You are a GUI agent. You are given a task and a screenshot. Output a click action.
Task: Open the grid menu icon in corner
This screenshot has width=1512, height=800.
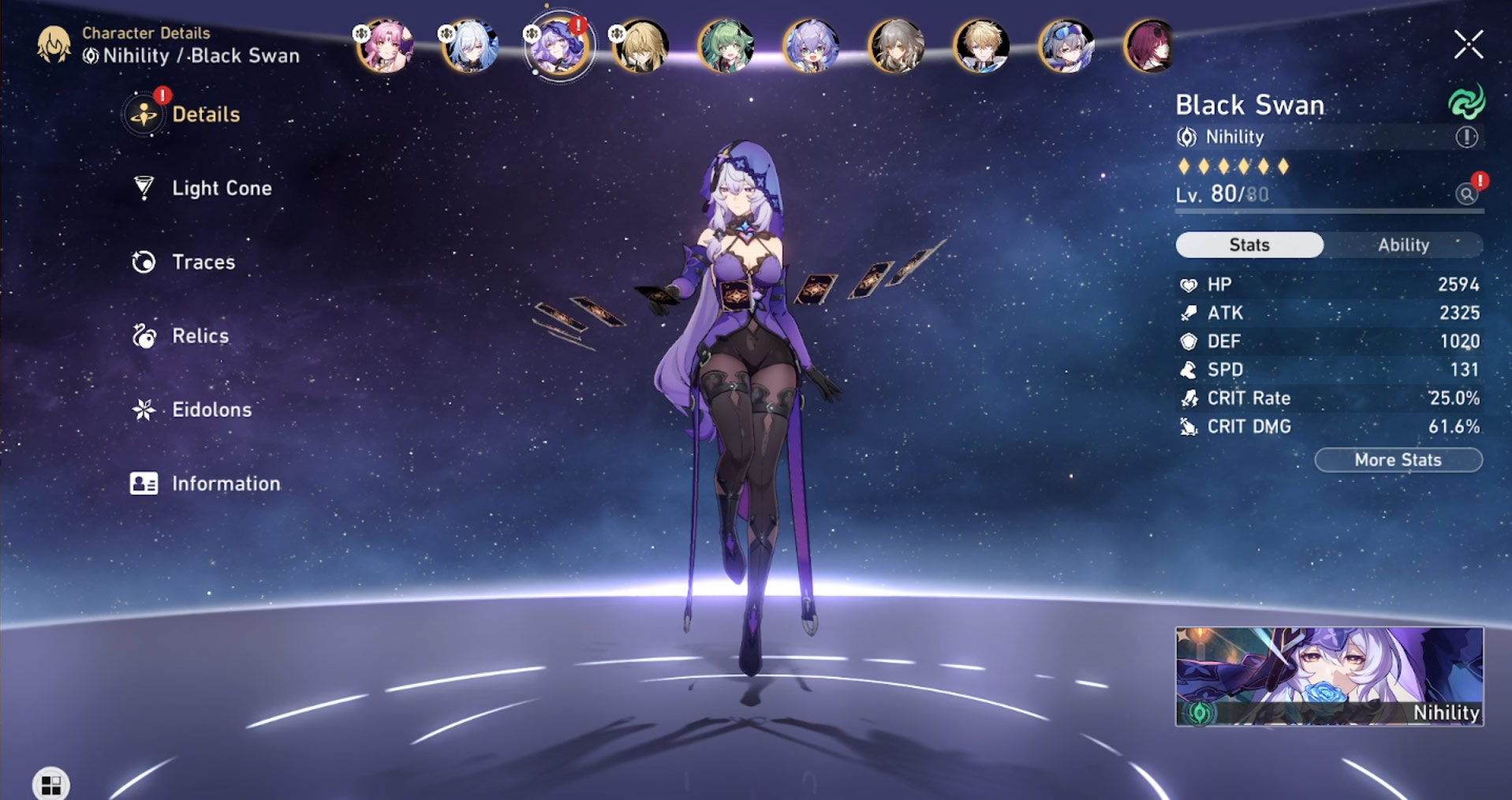[x=51, y=784]
